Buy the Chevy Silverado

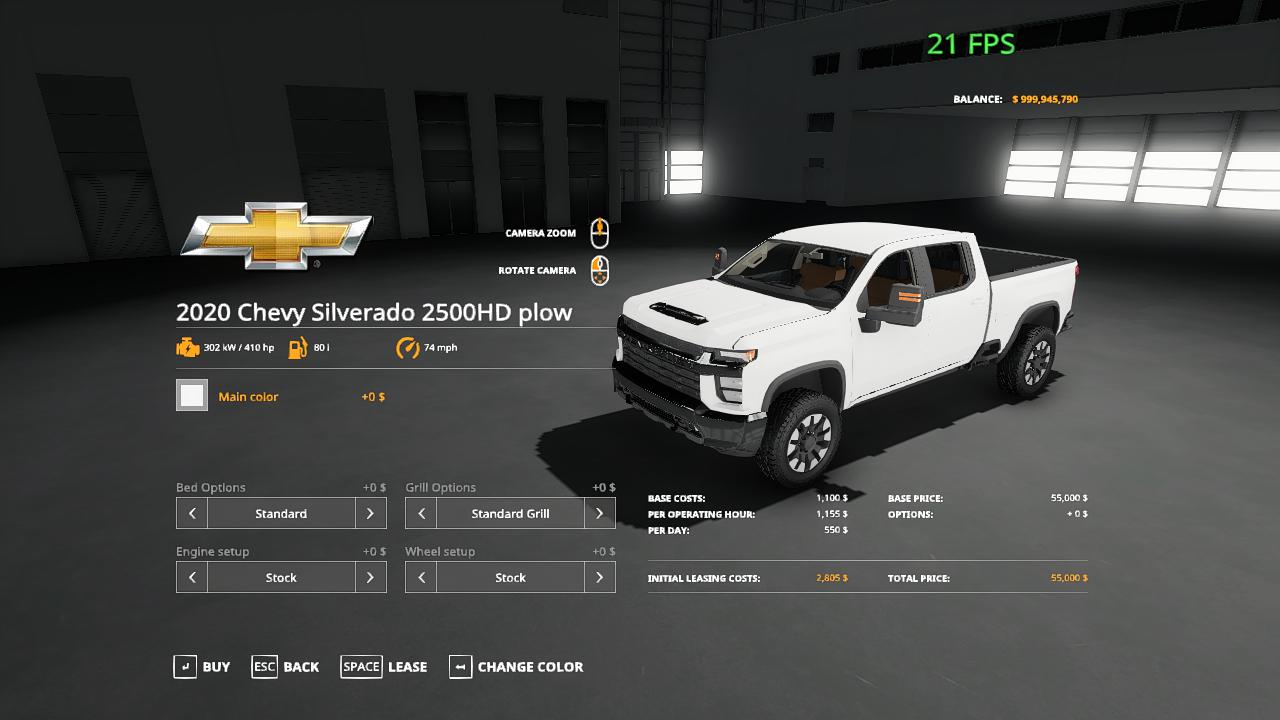[202, 667]
